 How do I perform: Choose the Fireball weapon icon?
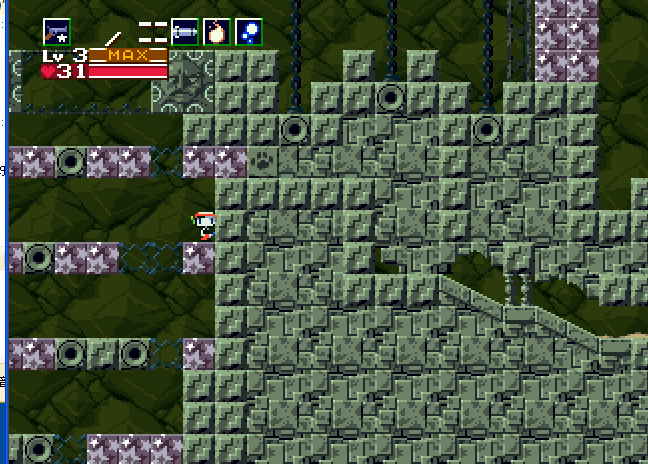tap(217, 32)
